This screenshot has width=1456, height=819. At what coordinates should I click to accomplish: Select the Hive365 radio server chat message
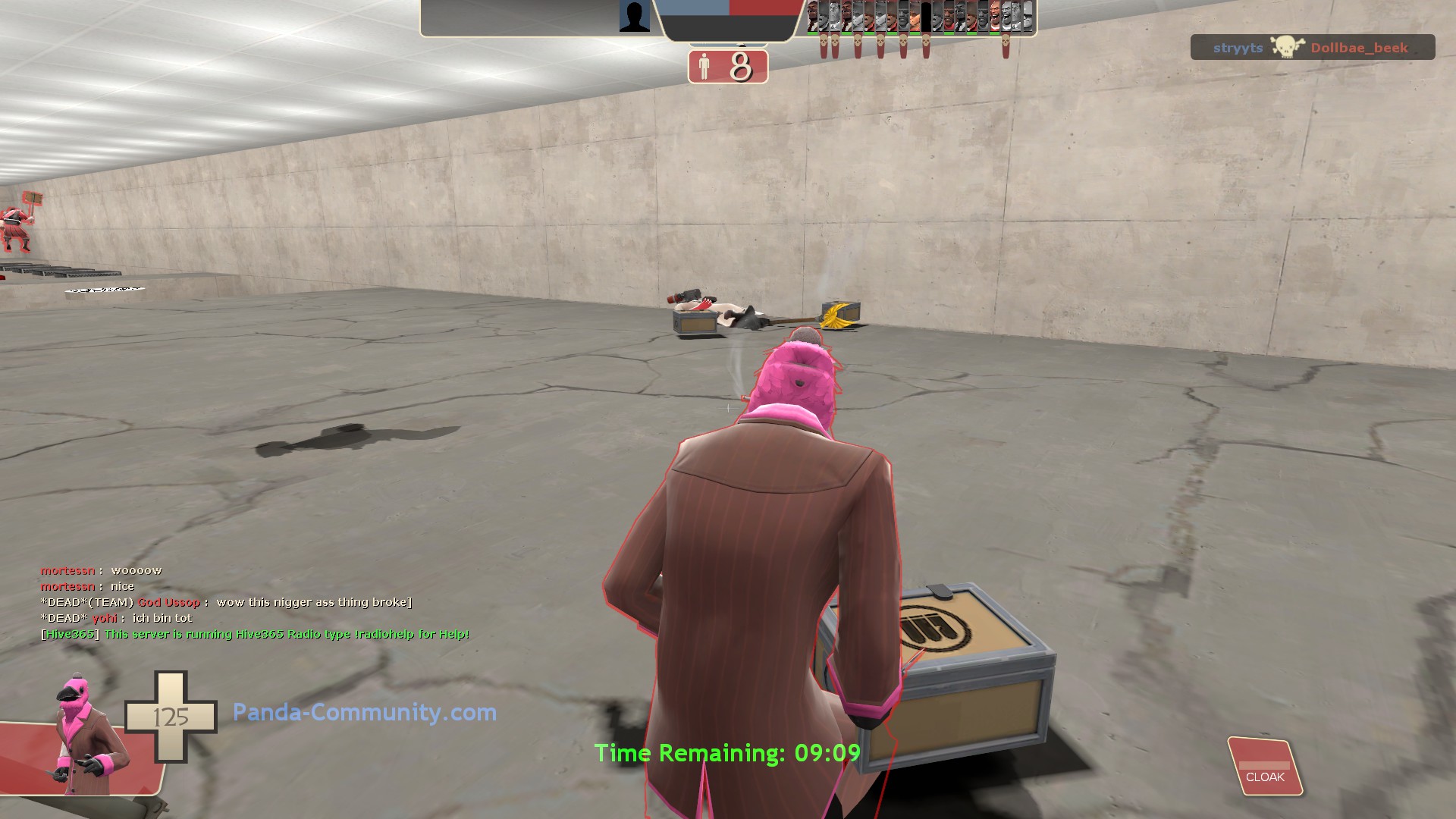pyautogui.click(x=256, y=634)
